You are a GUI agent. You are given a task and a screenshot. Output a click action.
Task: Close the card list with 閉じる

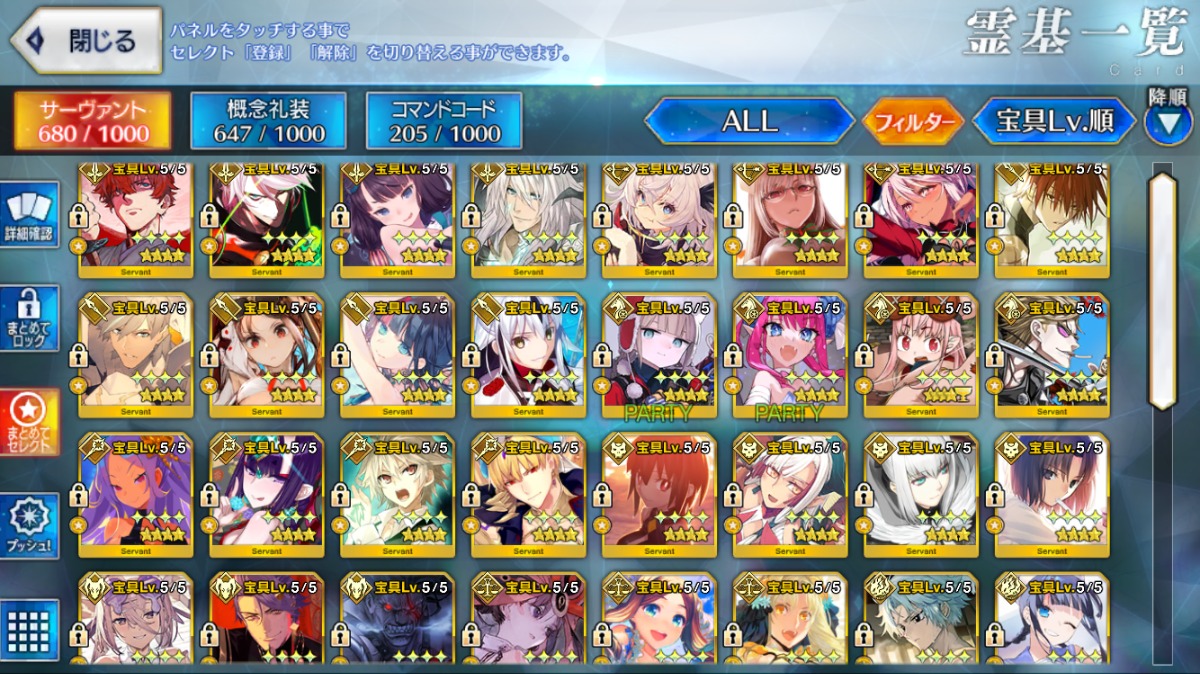click(86, 42)
